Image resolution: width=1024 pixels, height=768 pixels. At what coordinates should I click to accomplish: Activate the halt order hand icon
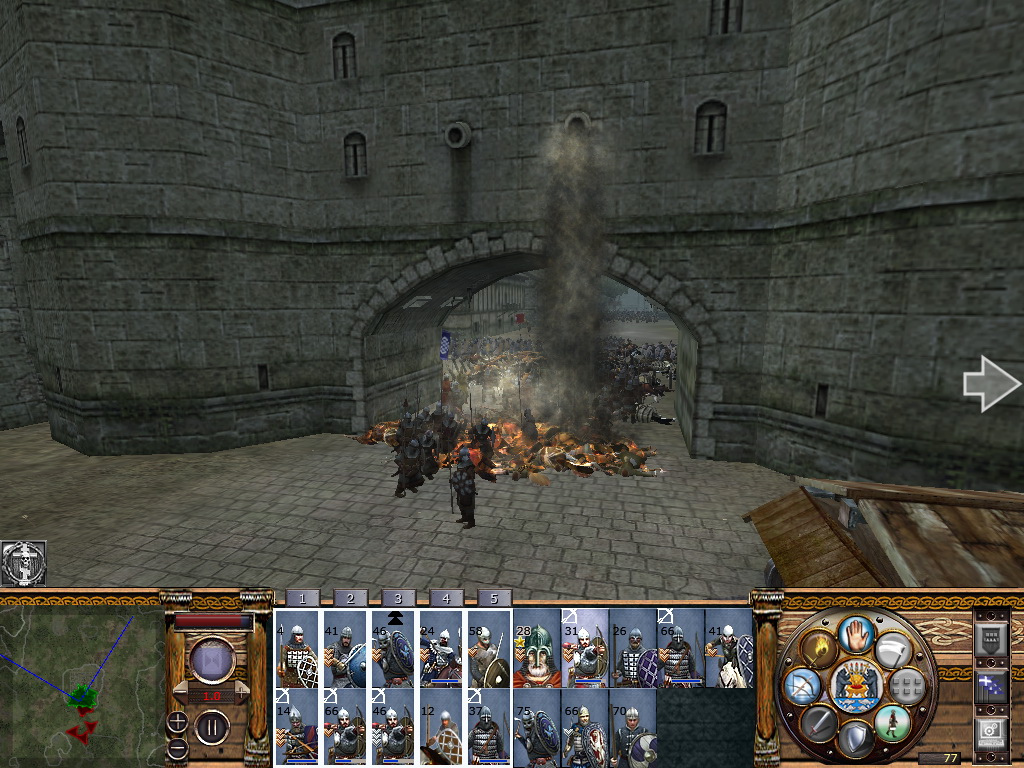tap(854, 633)
